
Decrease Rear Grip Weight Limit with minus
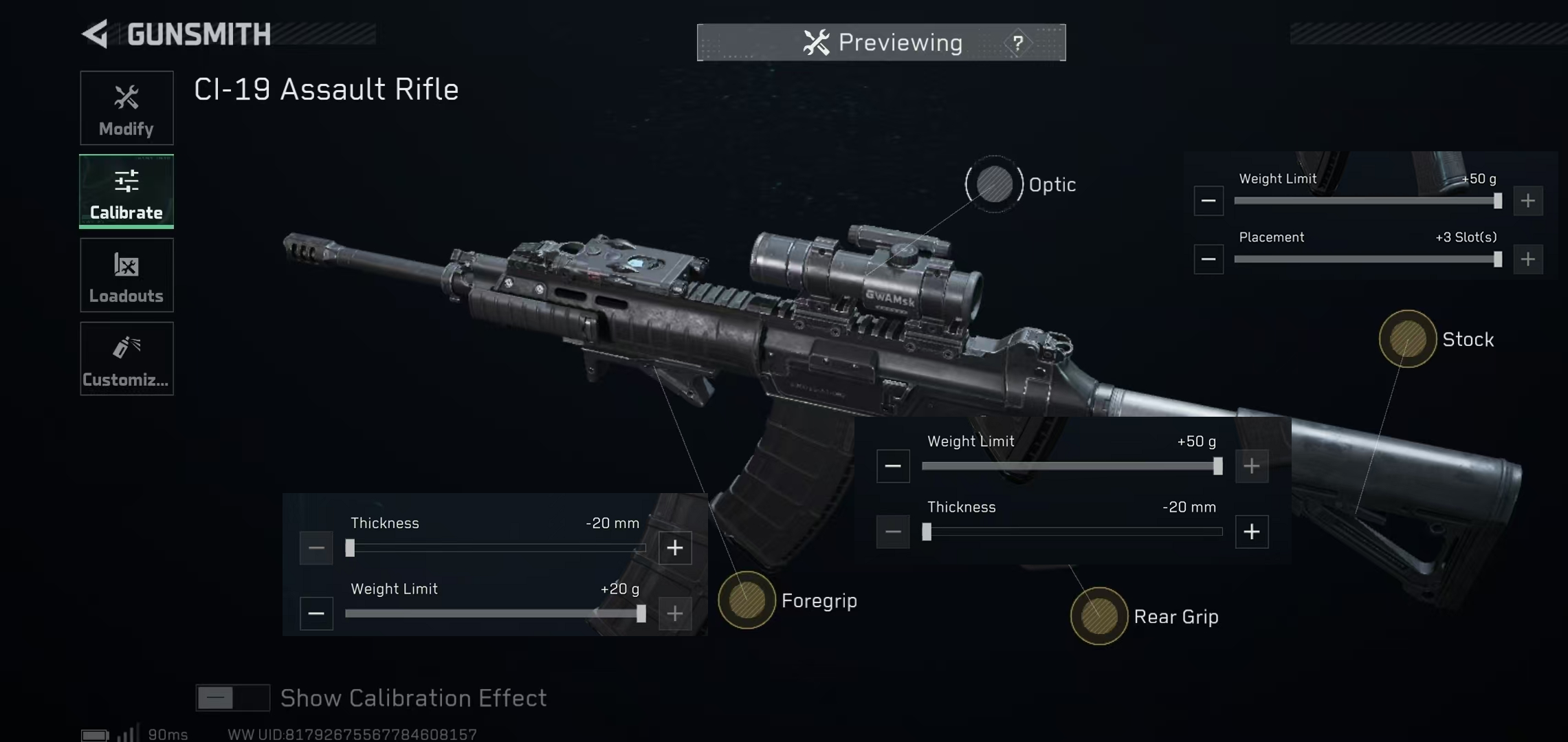[893, 466]
